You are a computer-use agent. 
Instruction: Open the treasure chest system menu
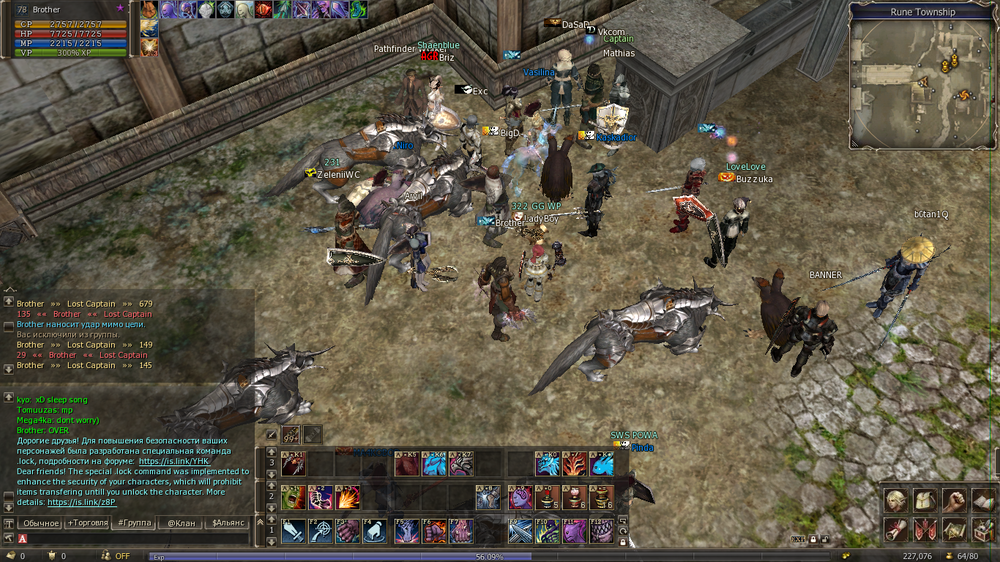click(984, 530)
